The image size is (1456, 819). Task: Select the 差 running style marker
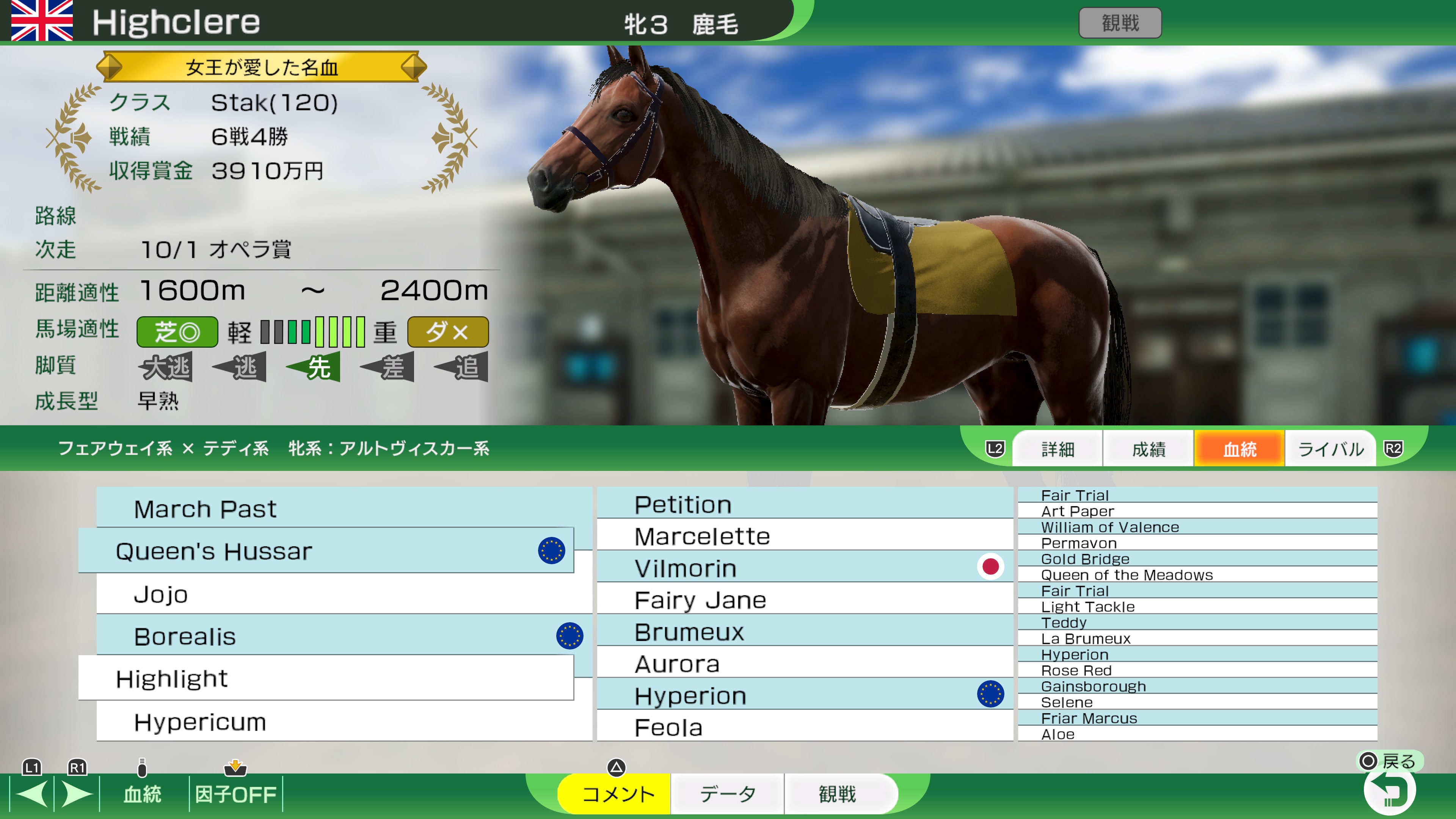click(x=389, y=367)
